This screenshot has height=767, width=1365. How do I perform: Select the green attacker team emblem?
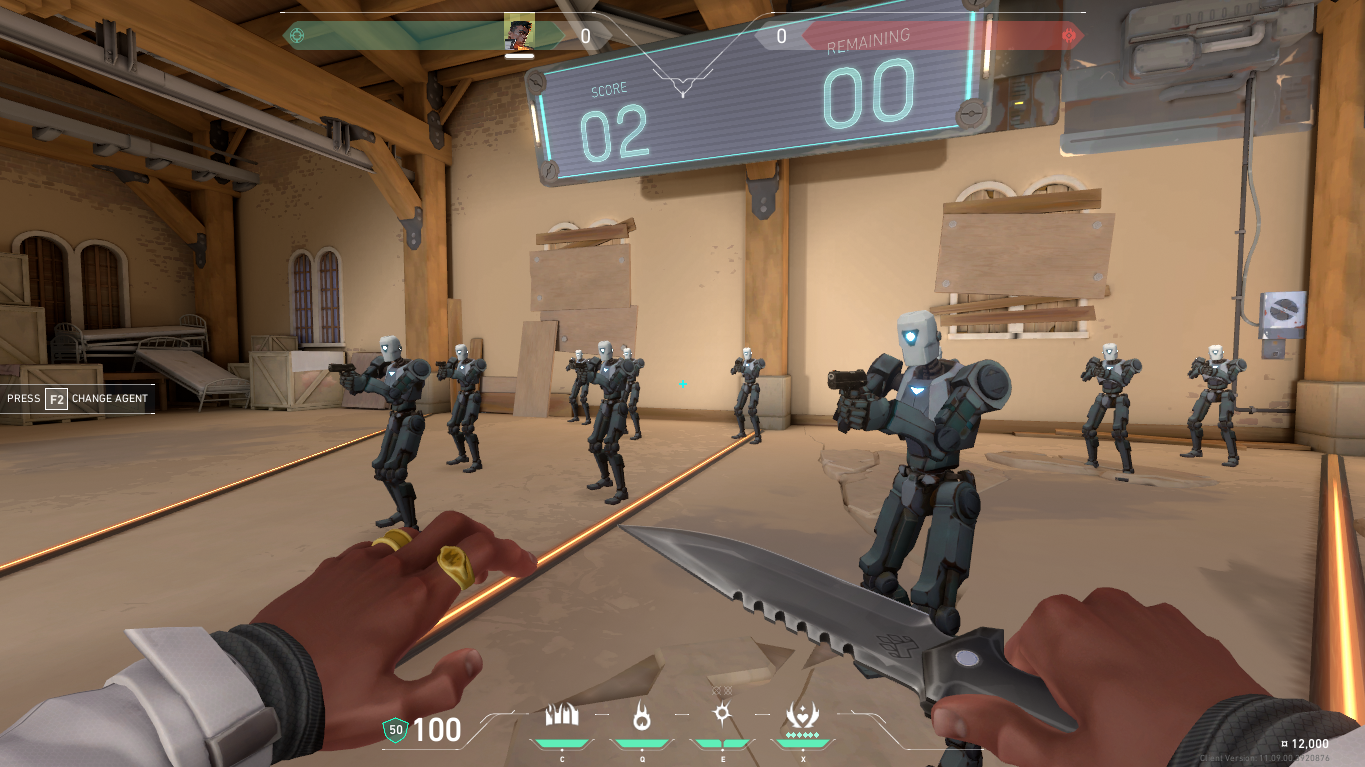(x=295, y=36)
